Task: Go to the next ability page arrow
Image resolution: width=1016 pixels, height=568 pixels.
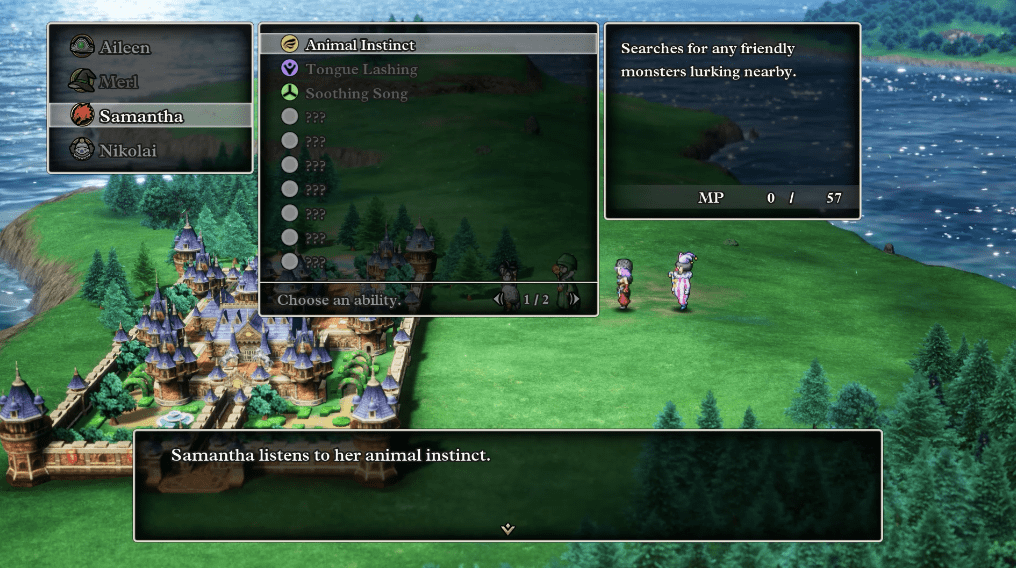Action: click(x=573, y=299)
